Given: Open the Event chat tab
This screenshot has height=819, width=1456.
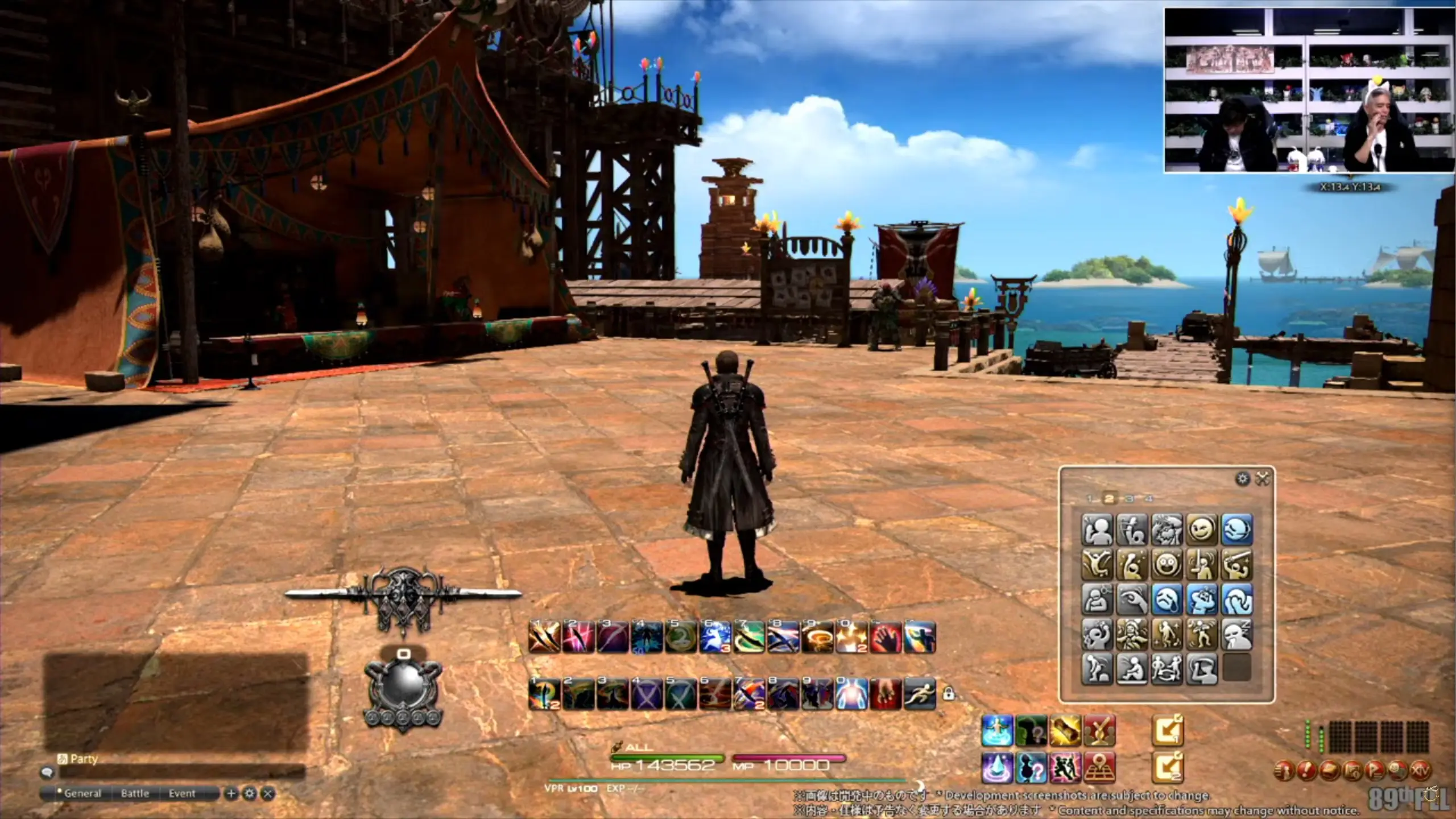Looking at the screenshot, I should pyautogui.click(x=182, y=793).
